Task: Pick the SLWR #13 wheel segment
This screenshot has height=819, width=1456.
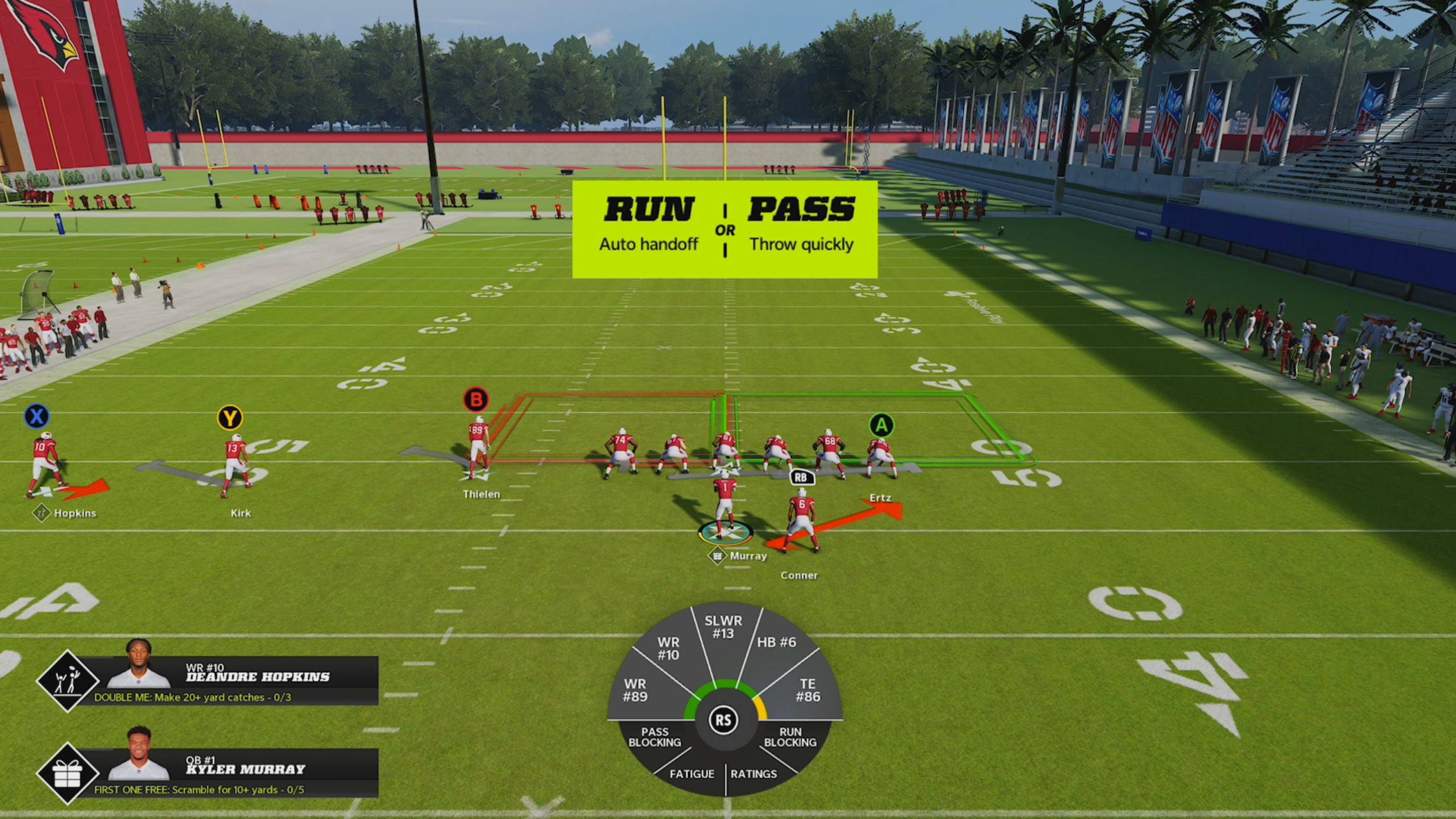Action: click(x=723, y=627)
